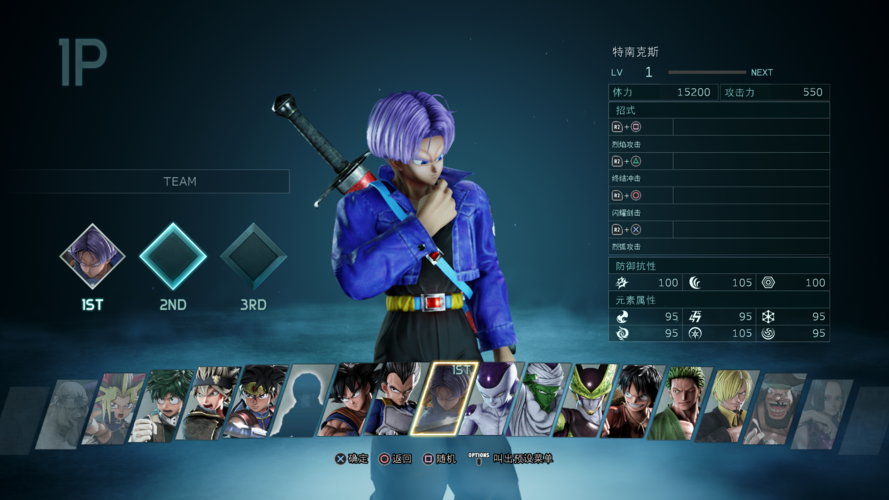Image resolution: width=889 pixels, height=500 pixels.
Task: Choose the green-haired Deku portrait
Action: coord(162,405)
